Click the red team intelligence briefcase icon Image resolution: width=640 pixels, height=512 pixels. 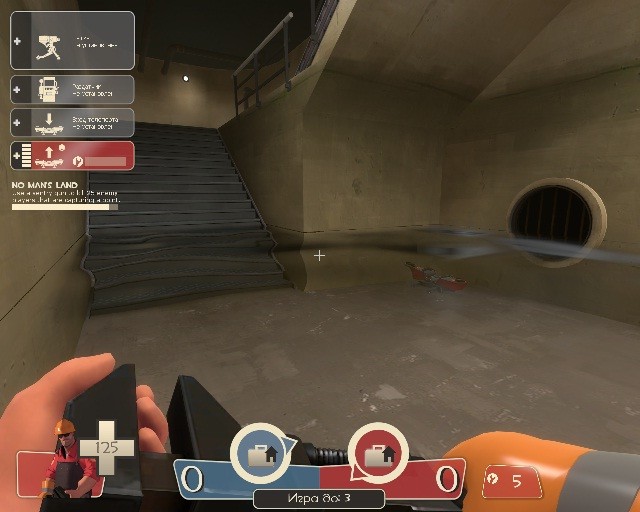coord(378,455)
